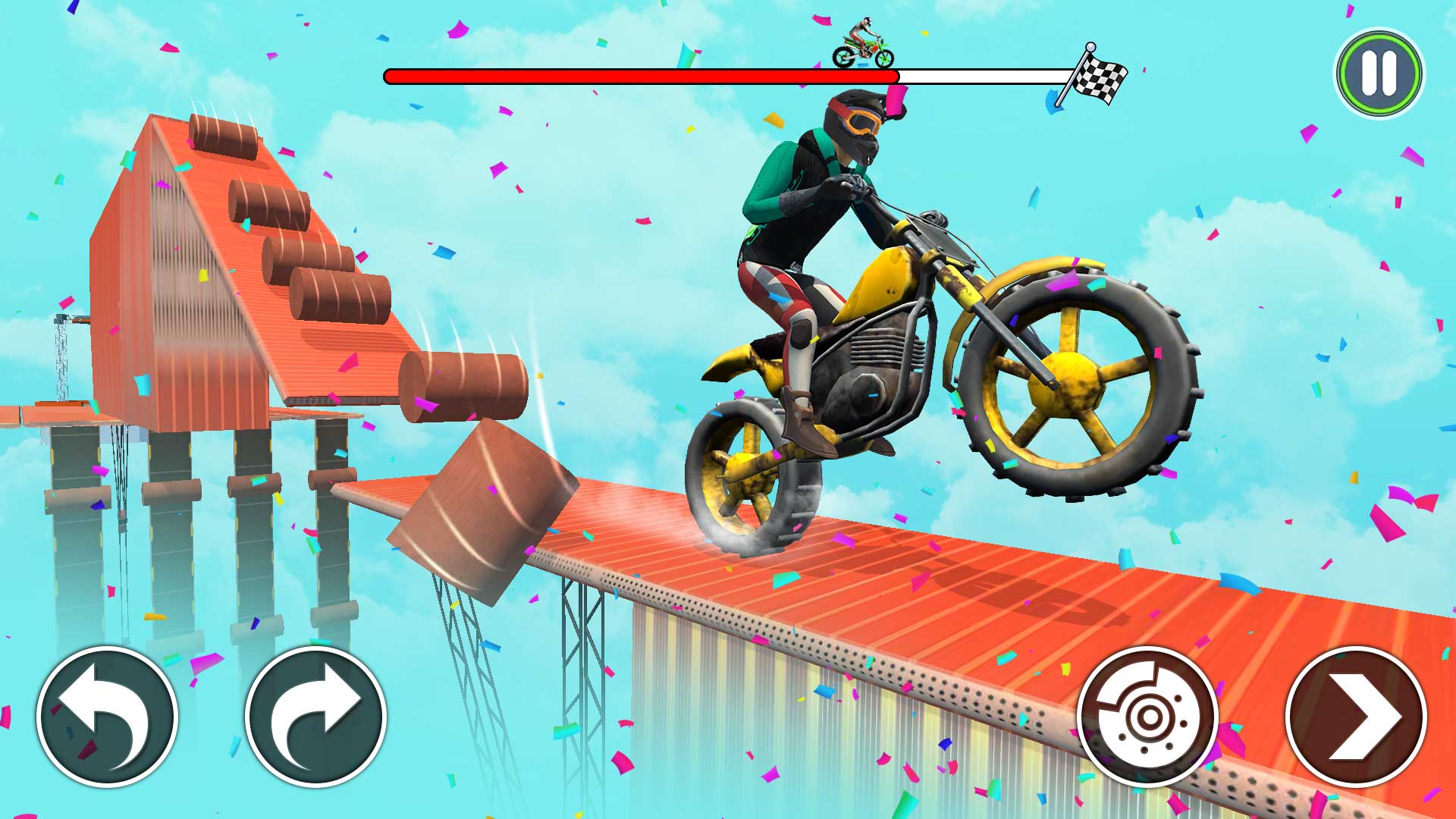Select the bike marker above the progress bar

[864, 42]
